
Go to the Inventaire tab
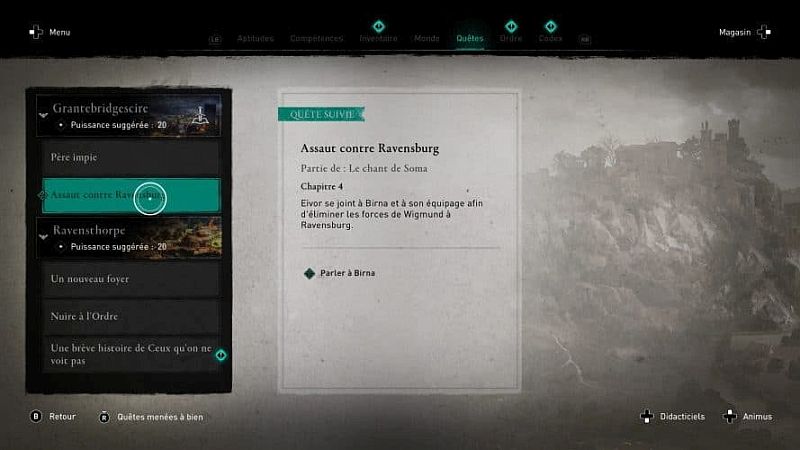378,38
